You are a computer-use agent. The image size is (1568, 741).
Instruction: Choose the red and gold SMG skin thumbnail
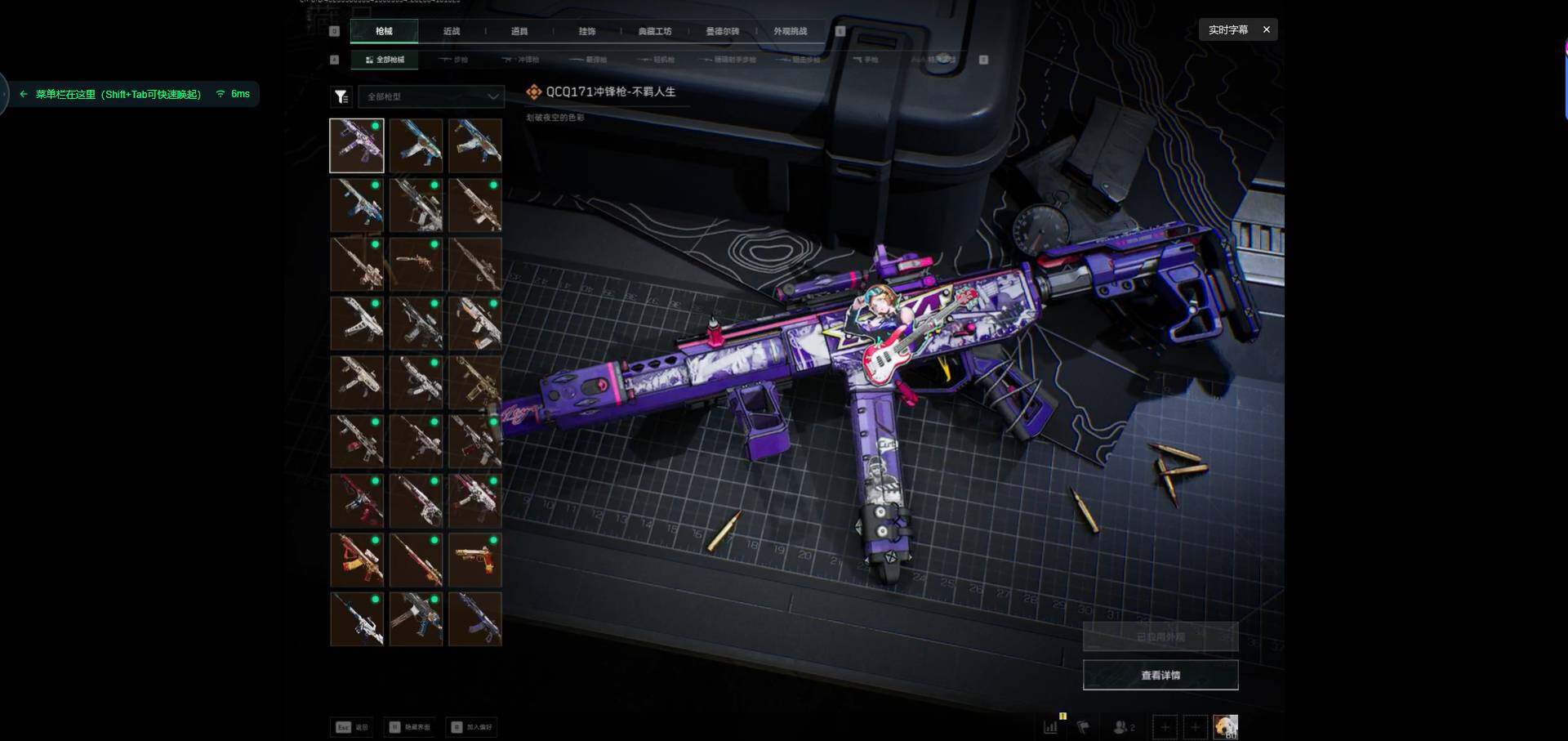357,560
